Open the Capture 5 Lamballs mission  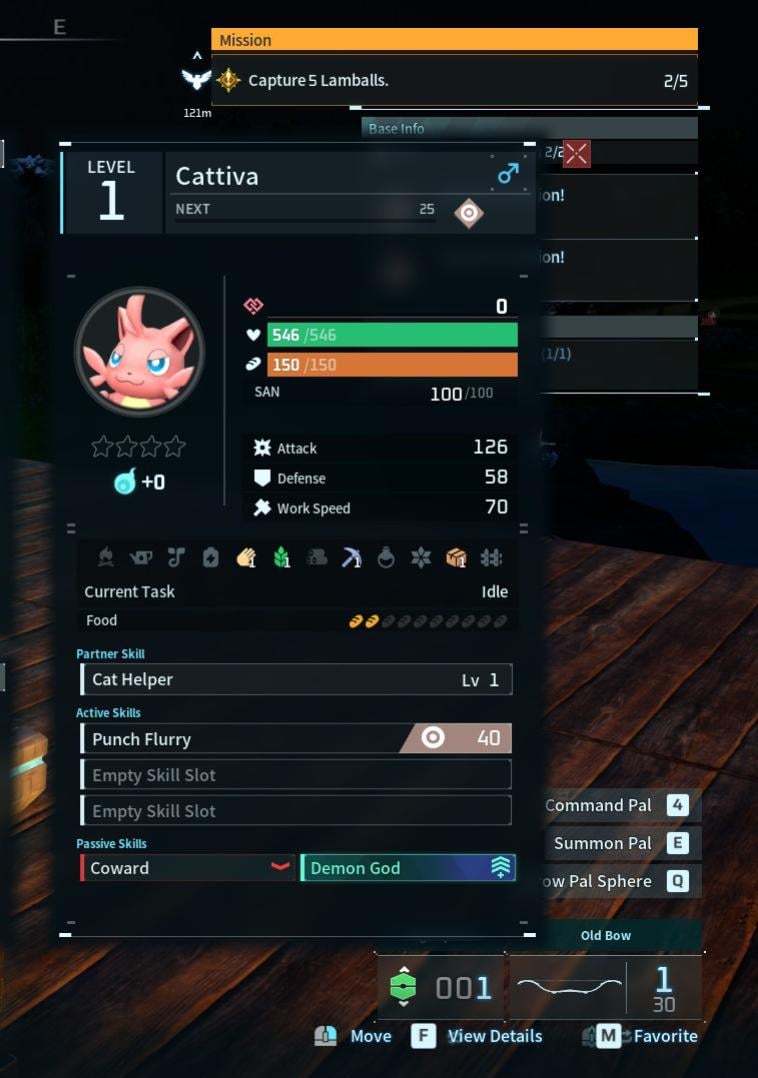pyautogui.click(x=454, y=81)
